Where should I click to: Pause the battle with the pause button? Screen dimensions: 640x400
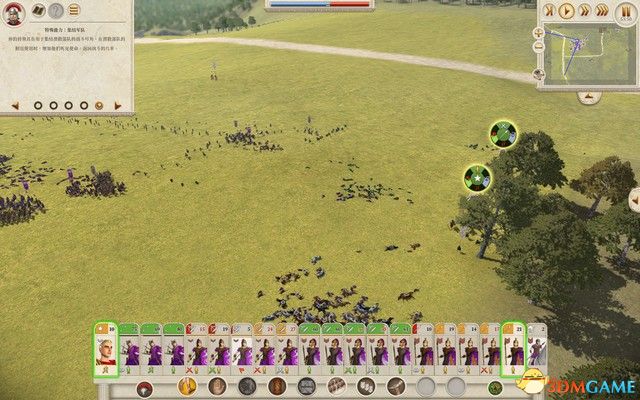point(622,12)
